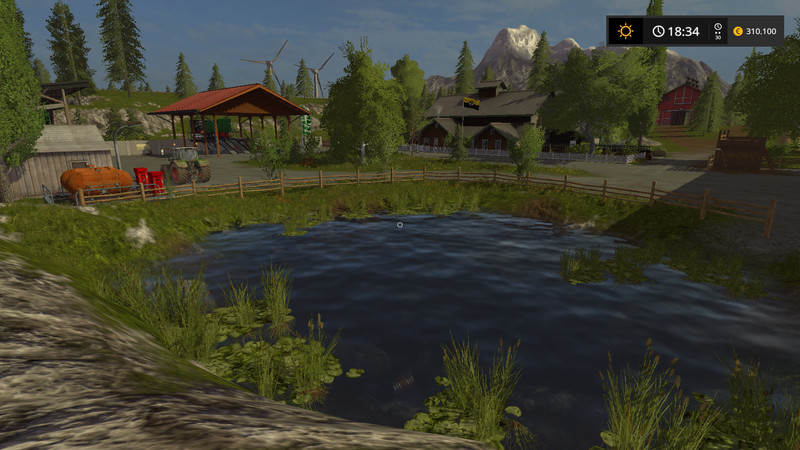Click the sun weather icon
This screenshot has width=800, height=450.
(x=625, y=31)
